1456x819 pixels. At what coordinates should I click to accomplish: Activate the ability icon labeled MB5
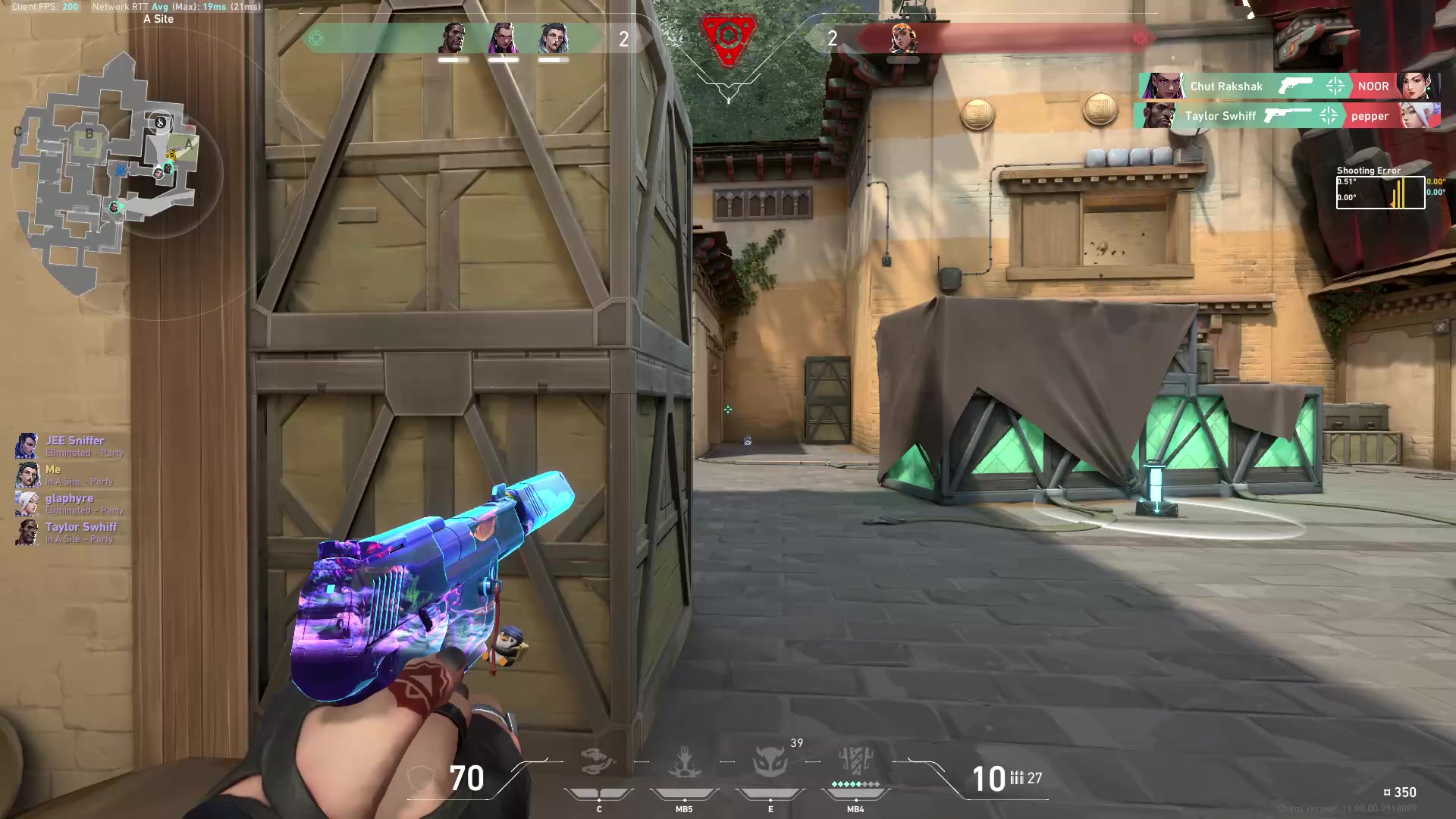tap(684, 762)
